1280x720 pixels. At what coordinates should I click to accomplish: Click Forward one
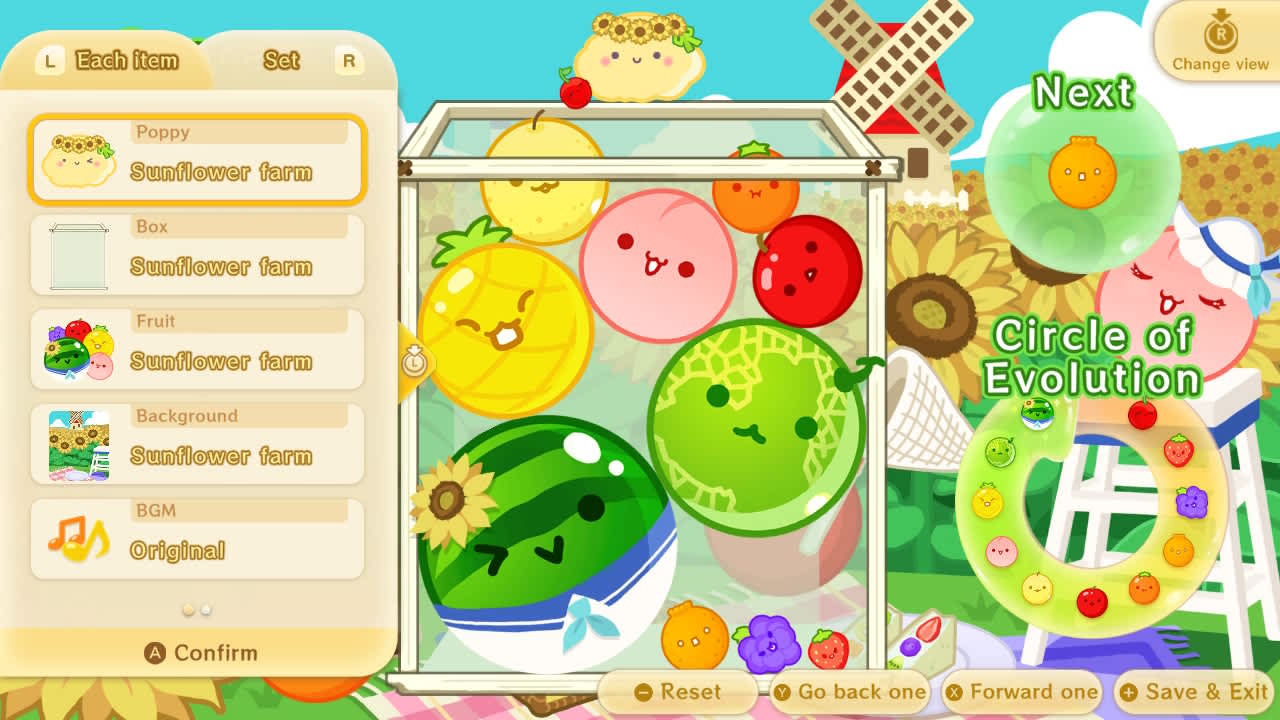point(1022,691)
